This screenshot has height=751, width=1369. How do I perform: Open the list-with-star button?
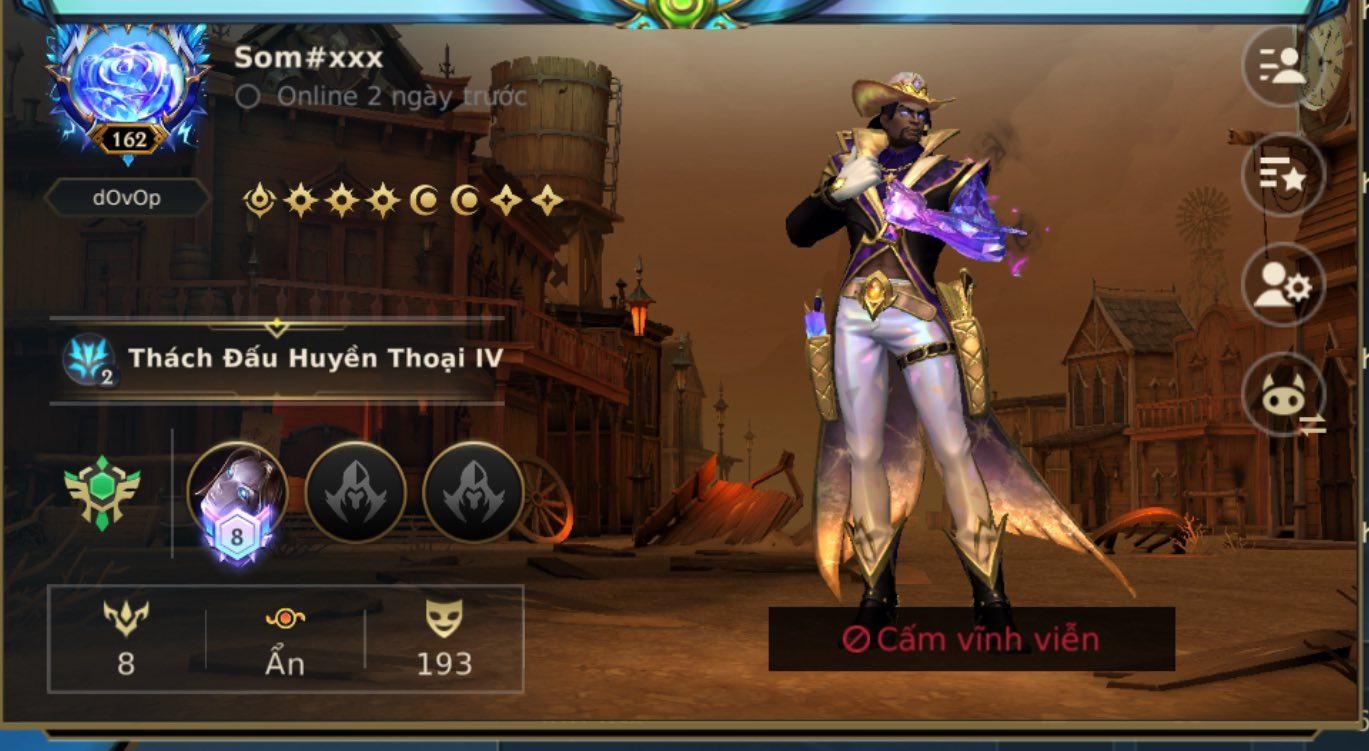click(1282, 176)
